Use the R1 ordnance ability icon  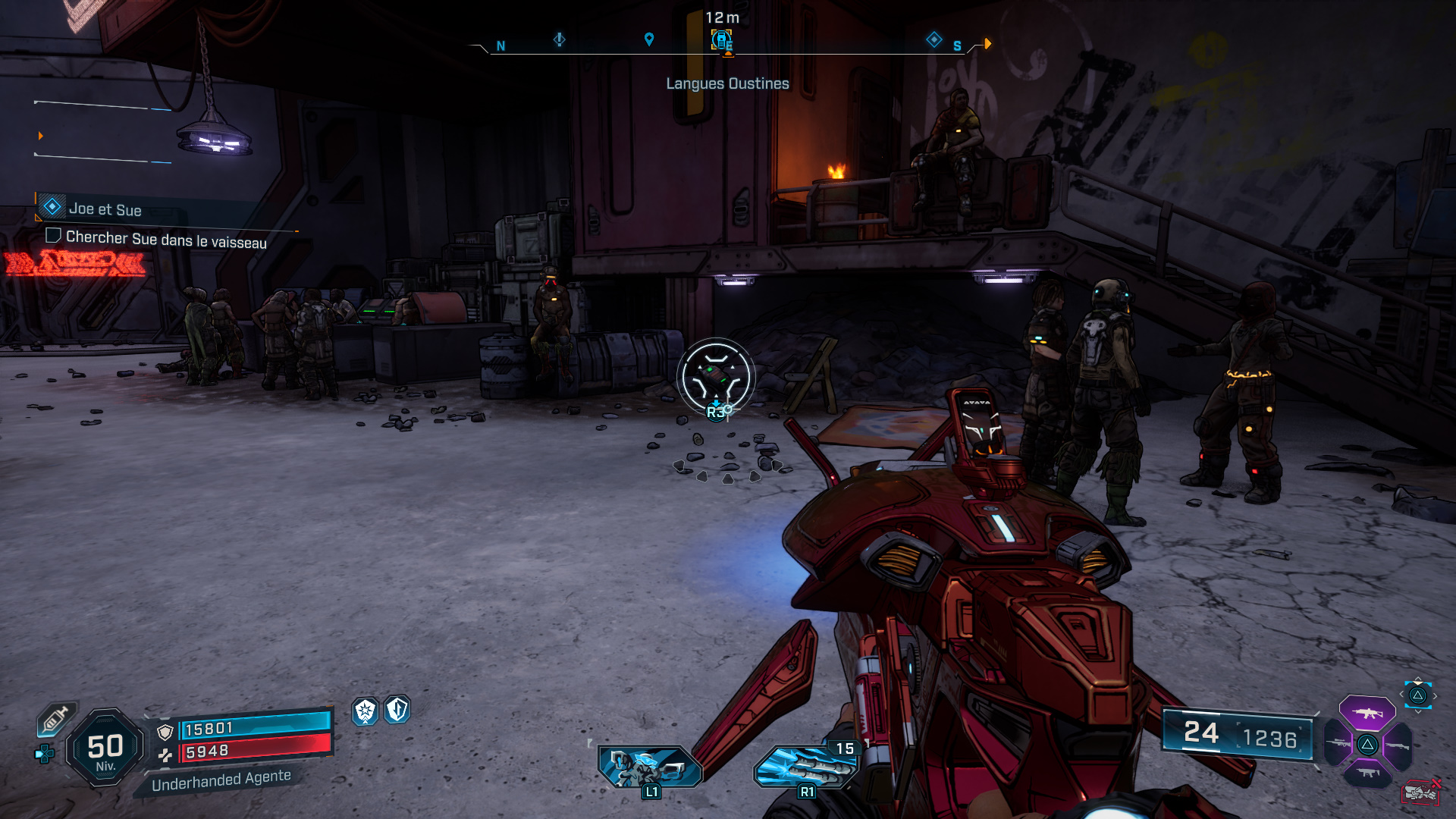click(806, 766)
